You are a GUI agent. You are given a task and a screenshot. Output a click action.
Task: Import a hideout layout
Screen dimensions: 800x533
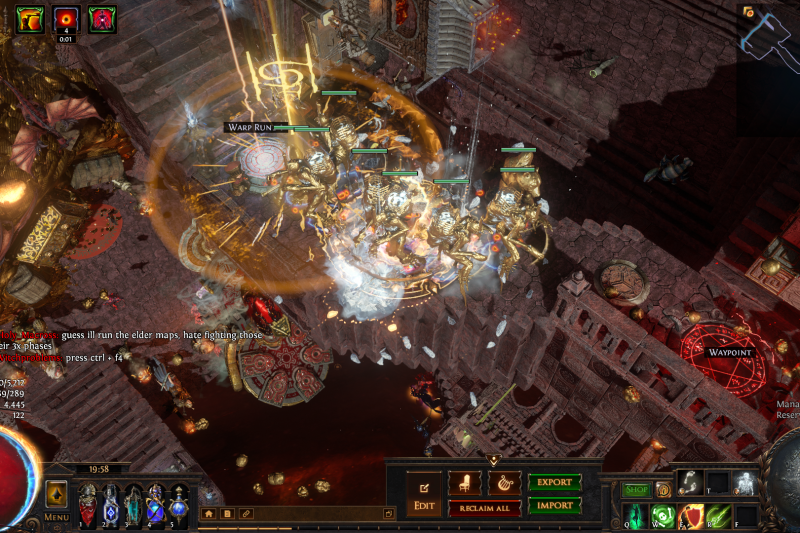point(554,505)
